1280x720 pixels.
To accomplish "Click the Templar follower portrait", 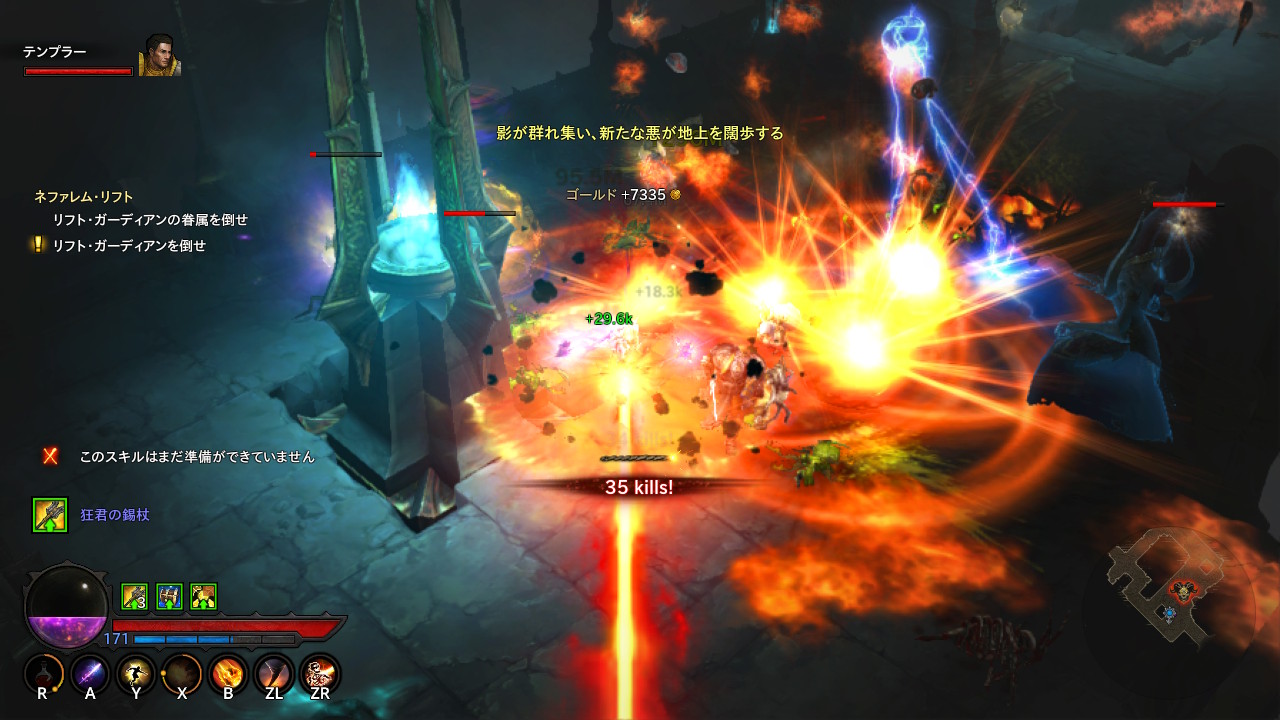I will pos(158,57).
